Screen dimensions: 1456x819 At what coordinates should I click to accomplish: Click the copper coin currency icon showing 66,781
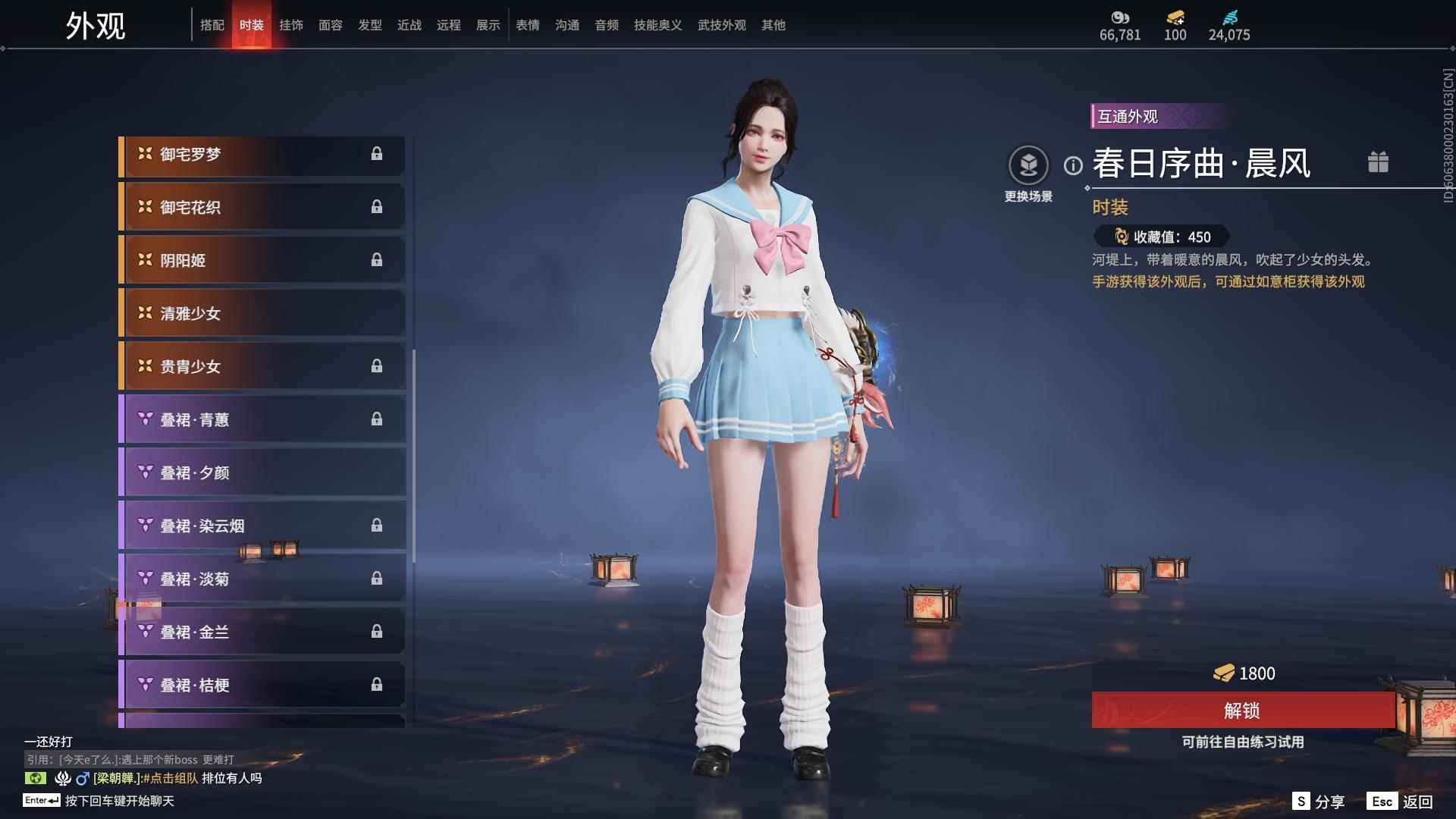click(x=1119, y=18)
